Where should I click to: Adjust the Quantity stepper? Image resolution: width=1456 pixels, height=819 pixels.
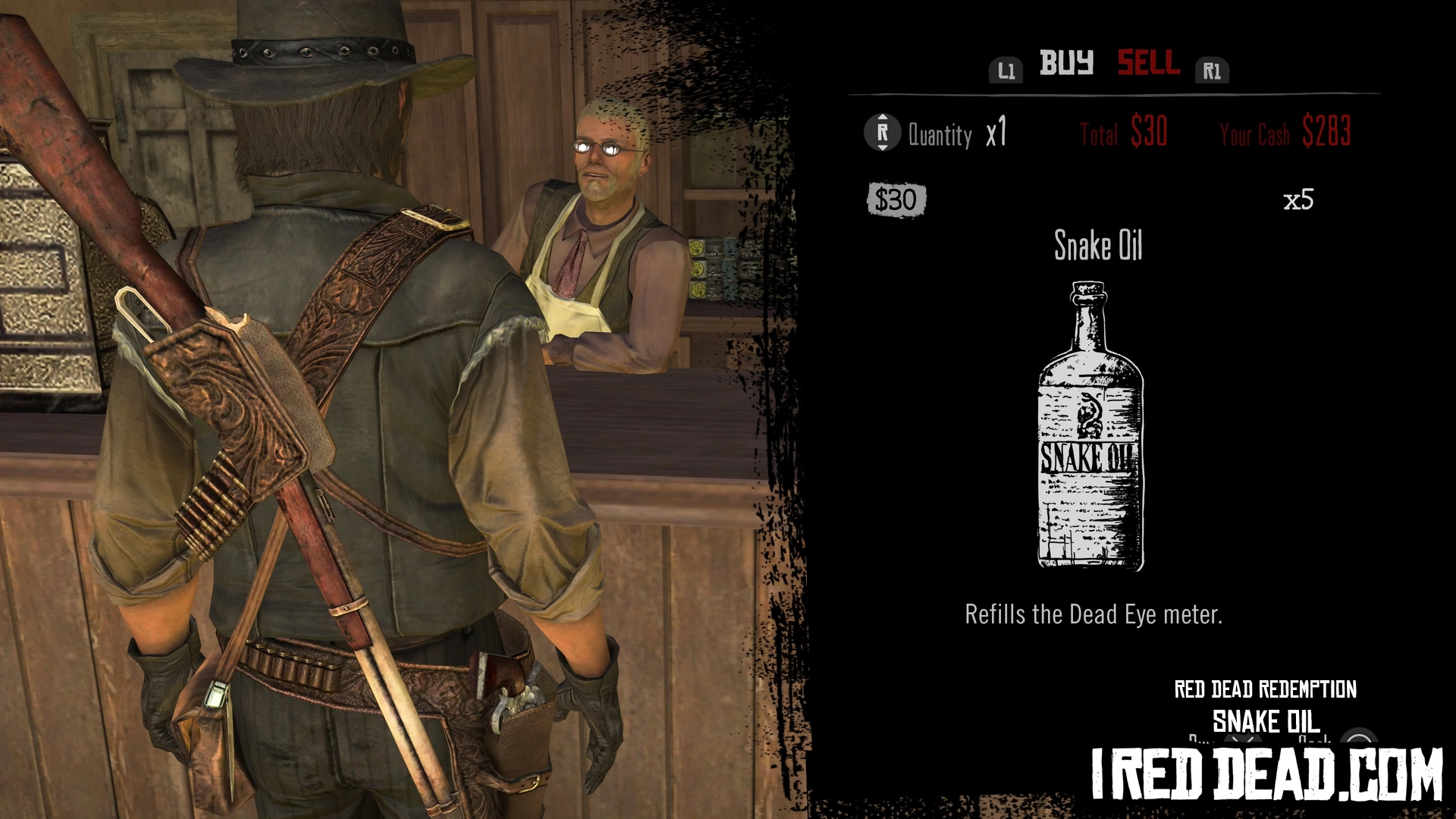coord(882,133)
